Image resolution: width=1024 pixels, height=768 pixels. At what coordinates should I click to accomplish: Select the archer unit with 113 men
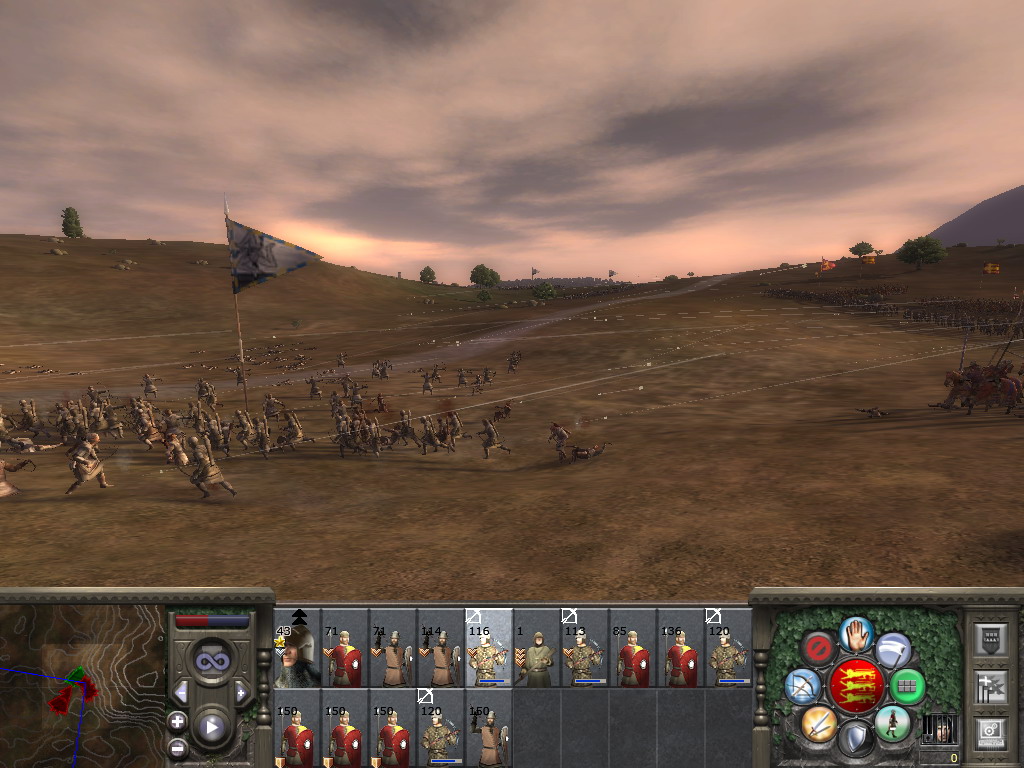(x=585, y=657)
